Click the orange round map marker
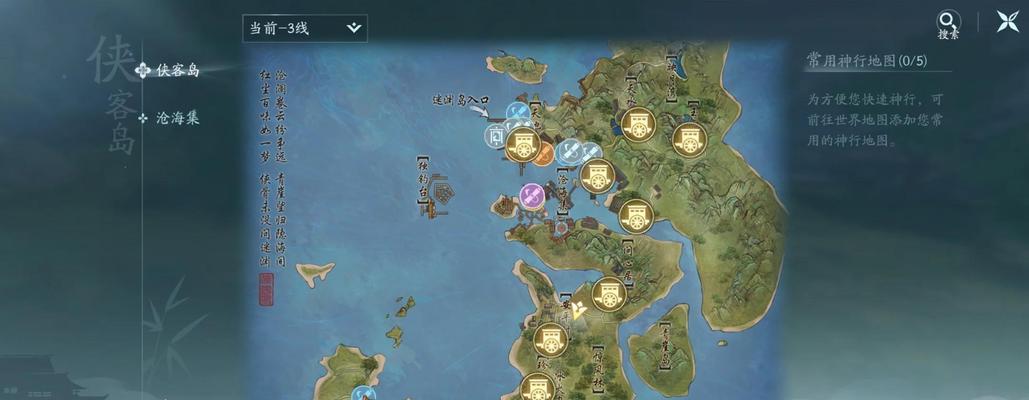 [x=542, y=153]
